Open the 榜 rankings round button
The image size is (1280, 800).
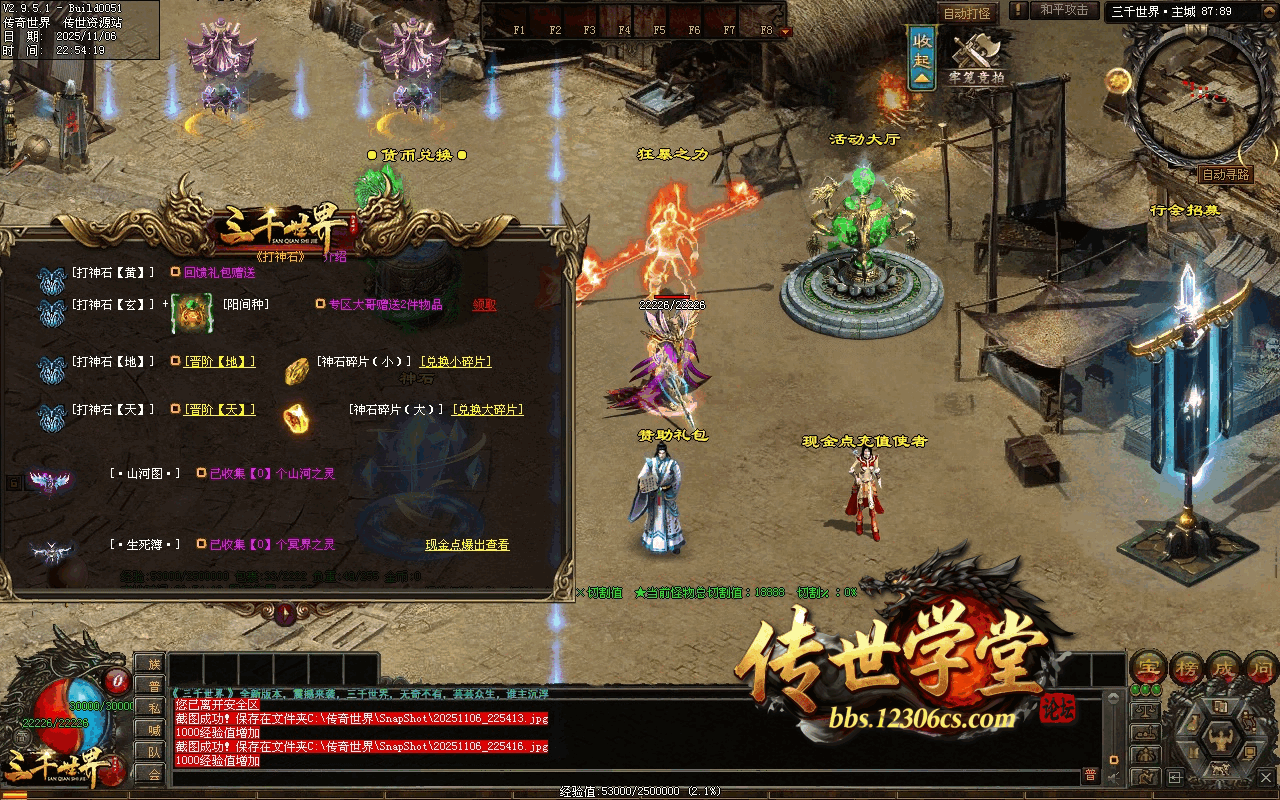click(x=1185, y=667)
